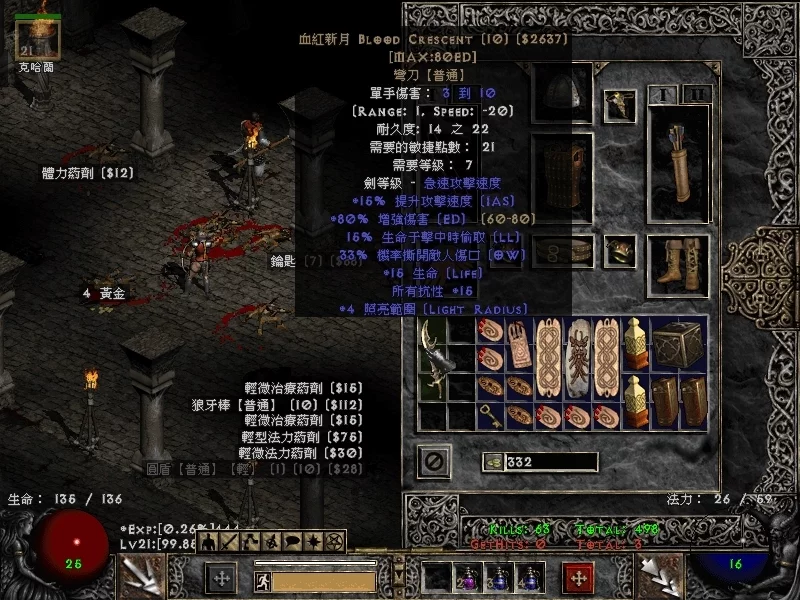This screenshot has width=800, height=600.
Task: Pick up the curved blade in inventory
Action: click(436, 362)
